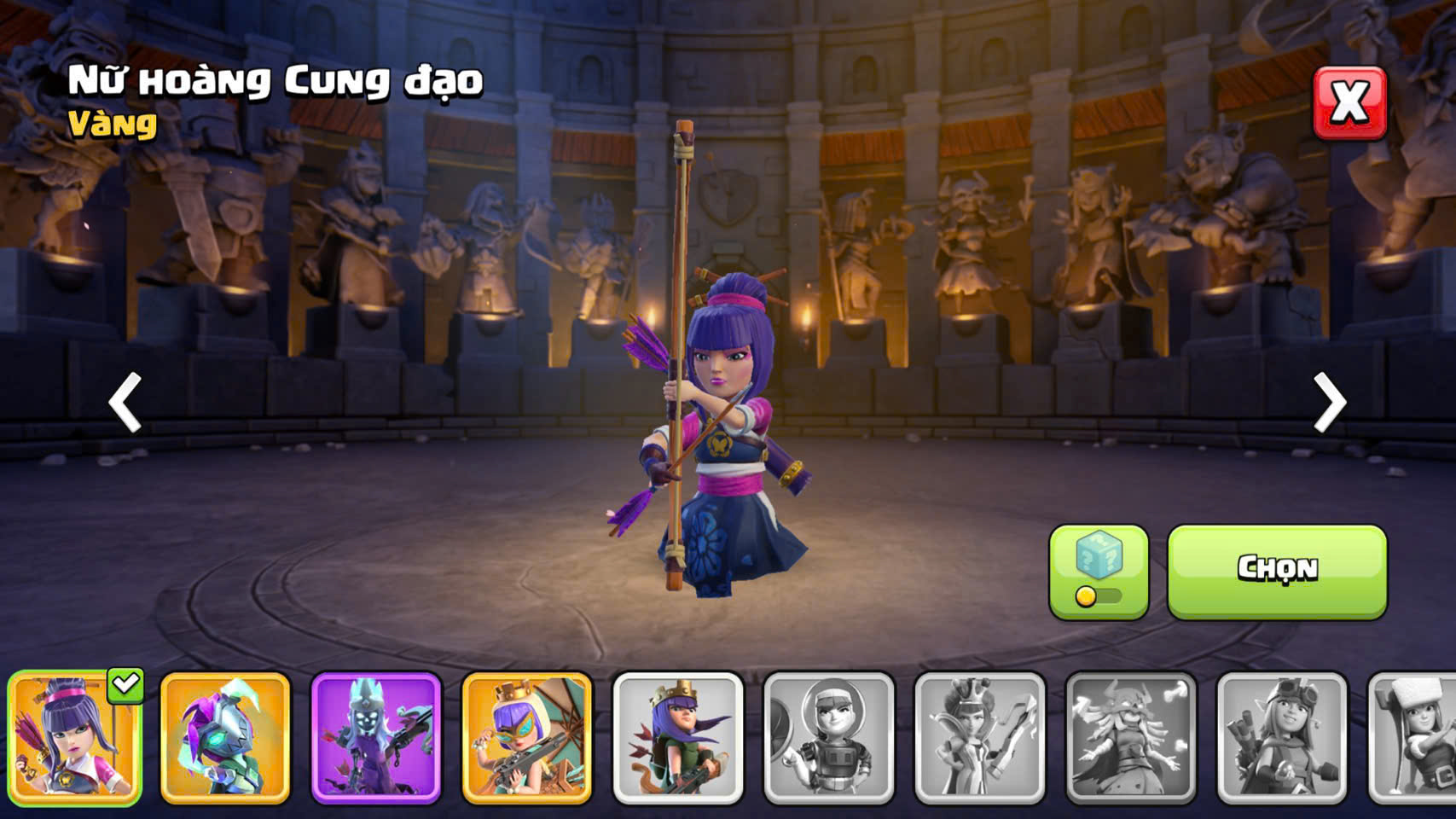Select the masked queen with parasol skin
Screen dimensions: 1456x819
526,738
